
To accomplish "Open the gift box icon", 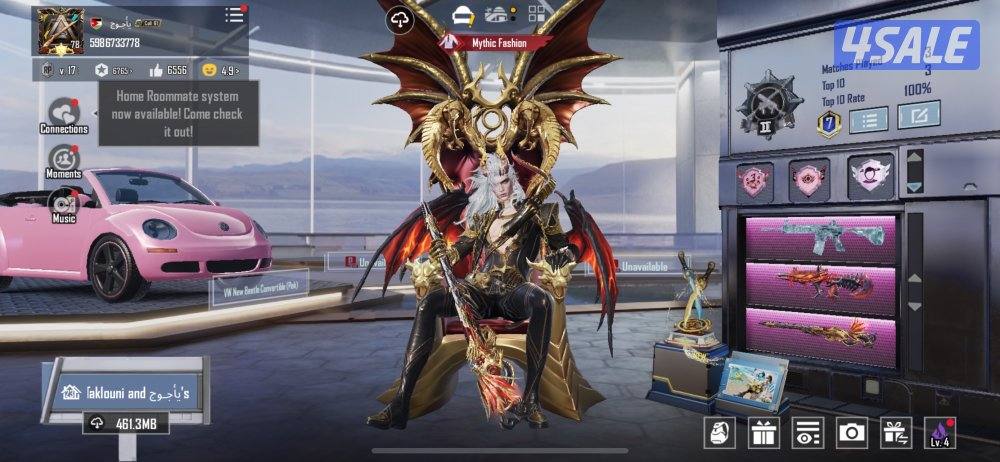I will click(764, 431).
